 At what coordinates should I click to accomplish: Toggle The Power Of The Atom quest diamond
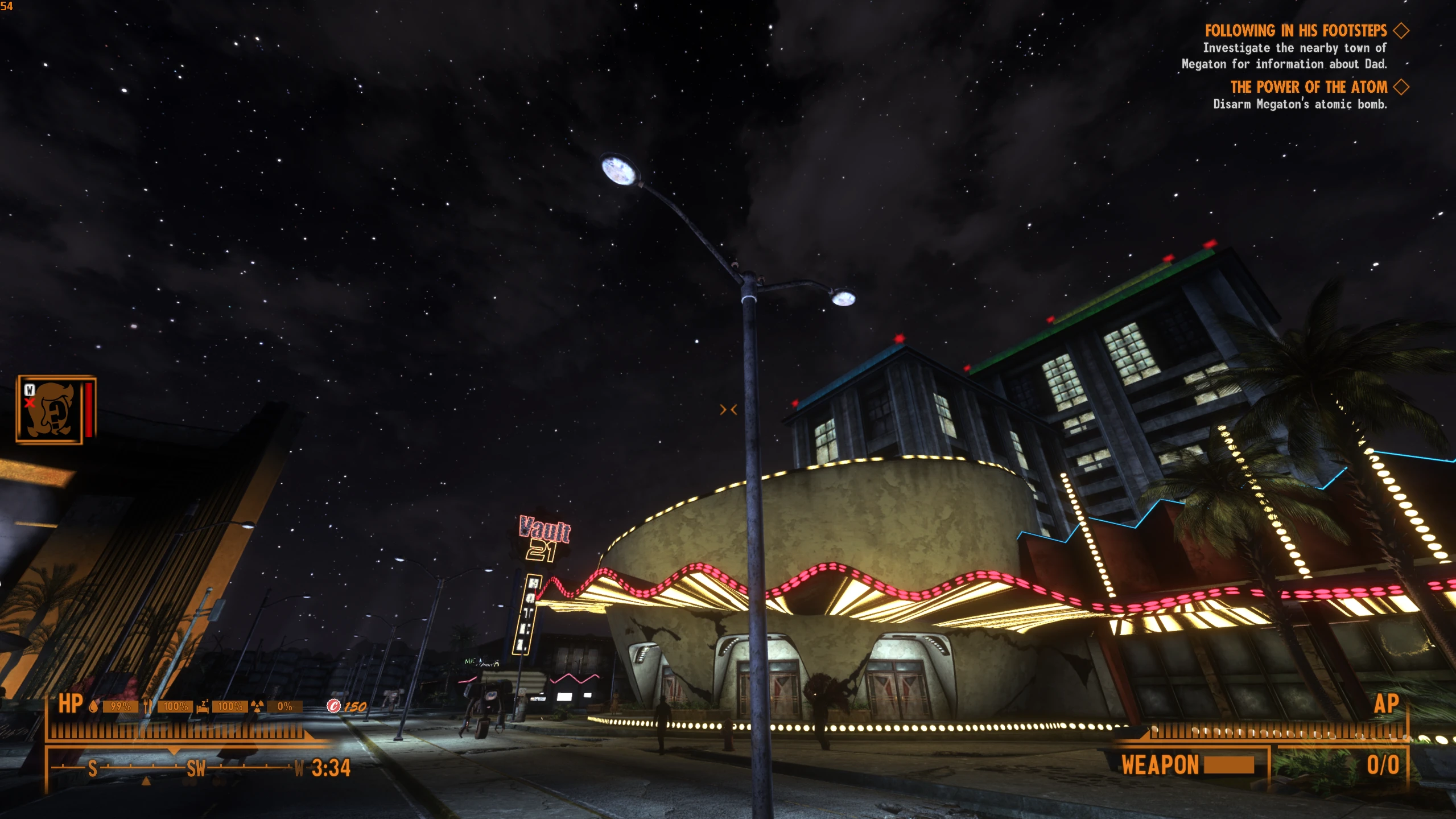[1402, 88]
